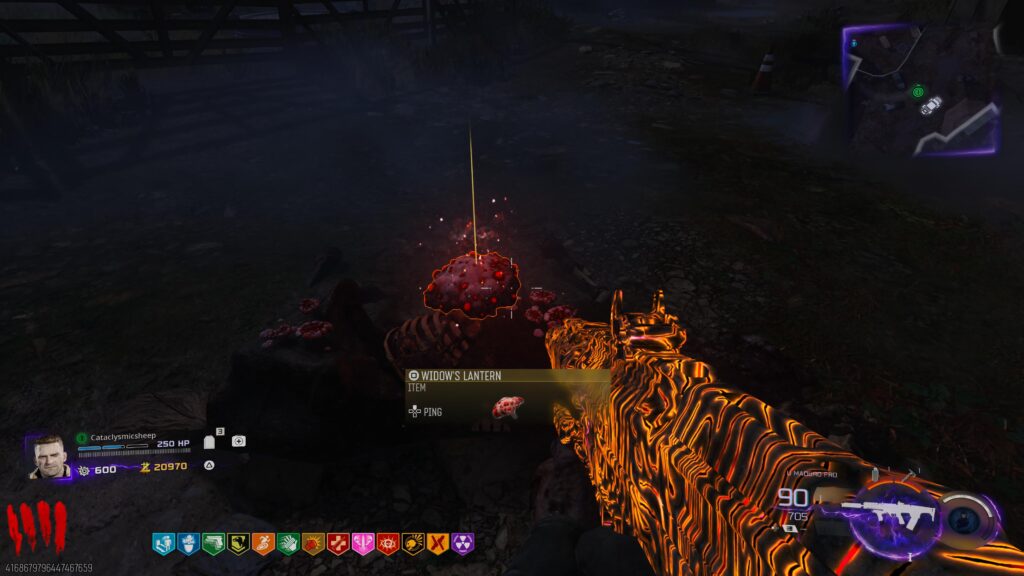Choose the green fist perk icon
The image size is (1024, 576).
288,543
